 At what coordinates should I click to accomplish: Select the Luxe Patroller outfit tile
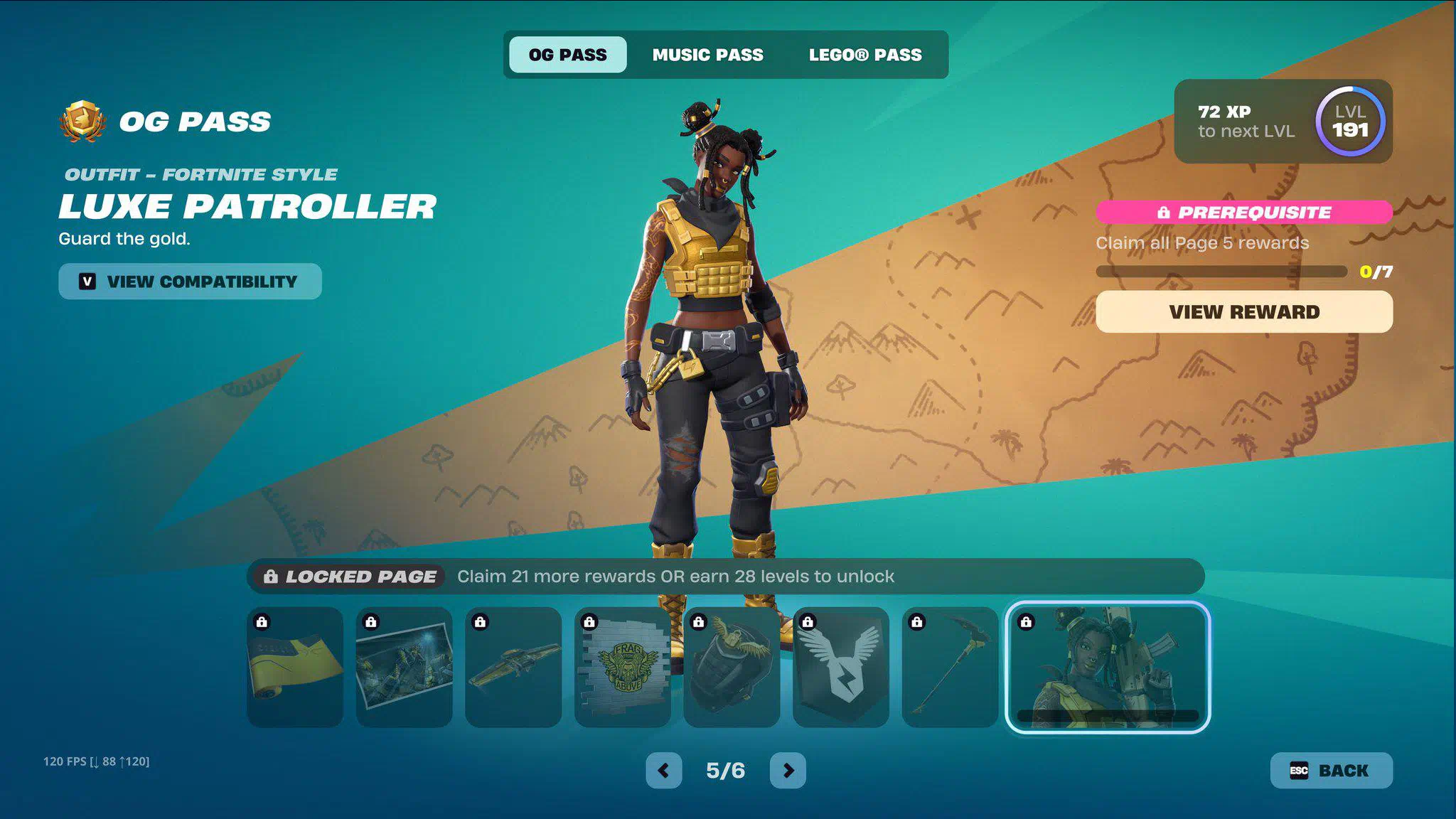click(x=1108, y=667)
